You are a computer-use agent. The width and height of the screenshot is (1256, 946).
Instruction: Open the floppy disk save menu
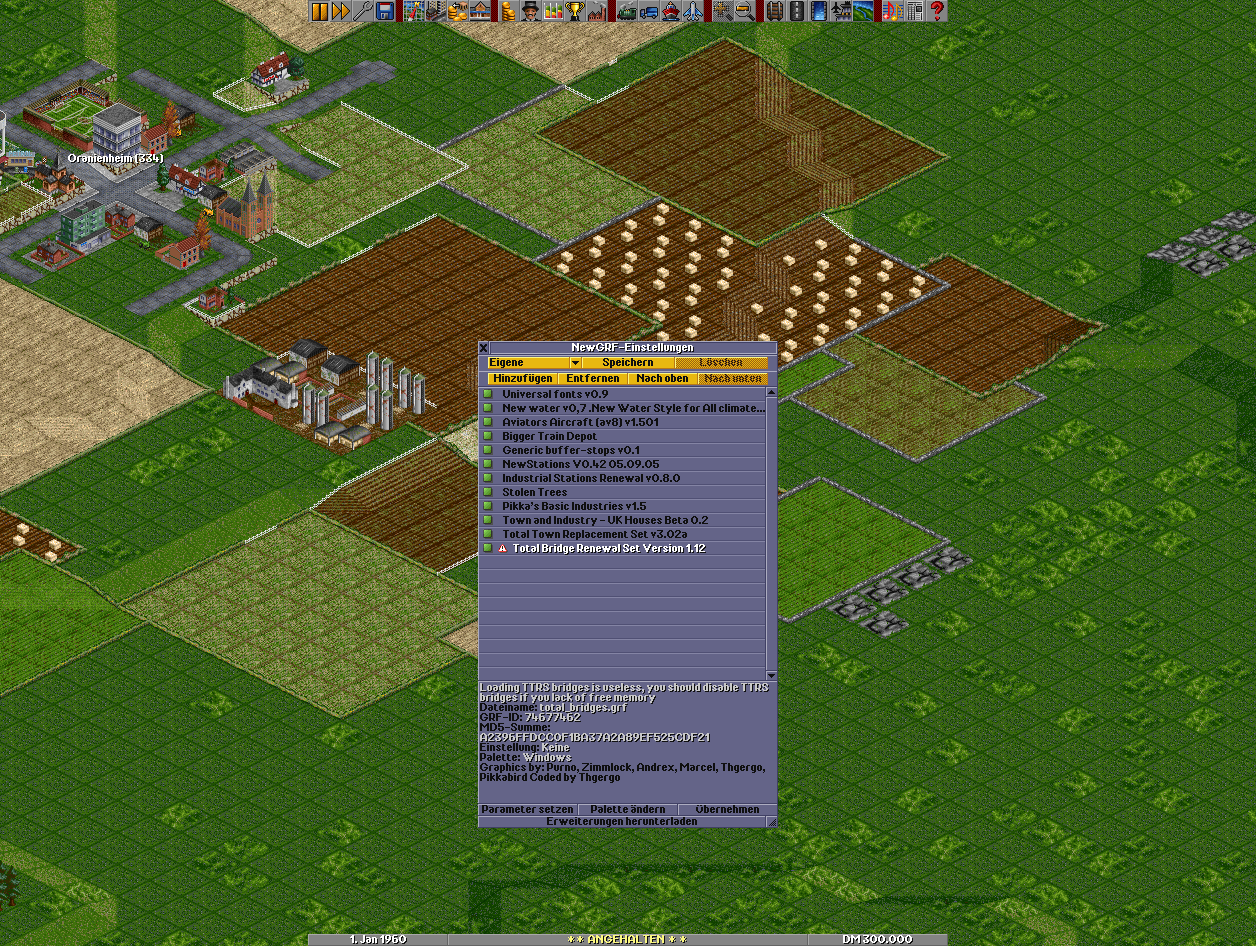tap(385, 12)
